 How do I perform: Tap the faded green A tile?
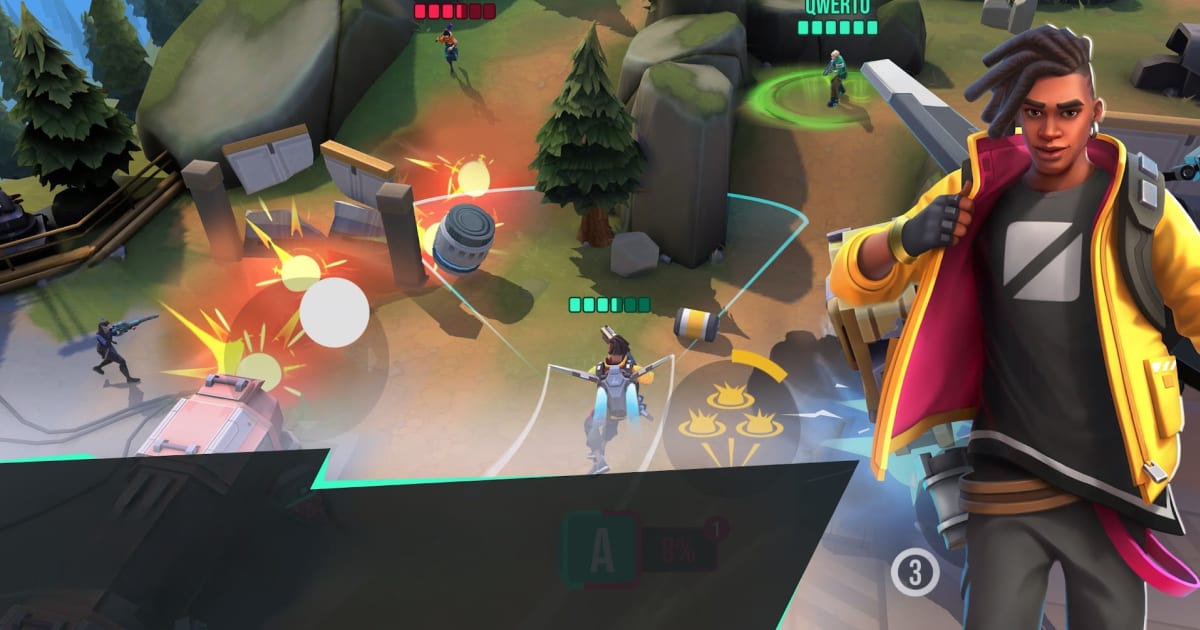pos(600,548)
